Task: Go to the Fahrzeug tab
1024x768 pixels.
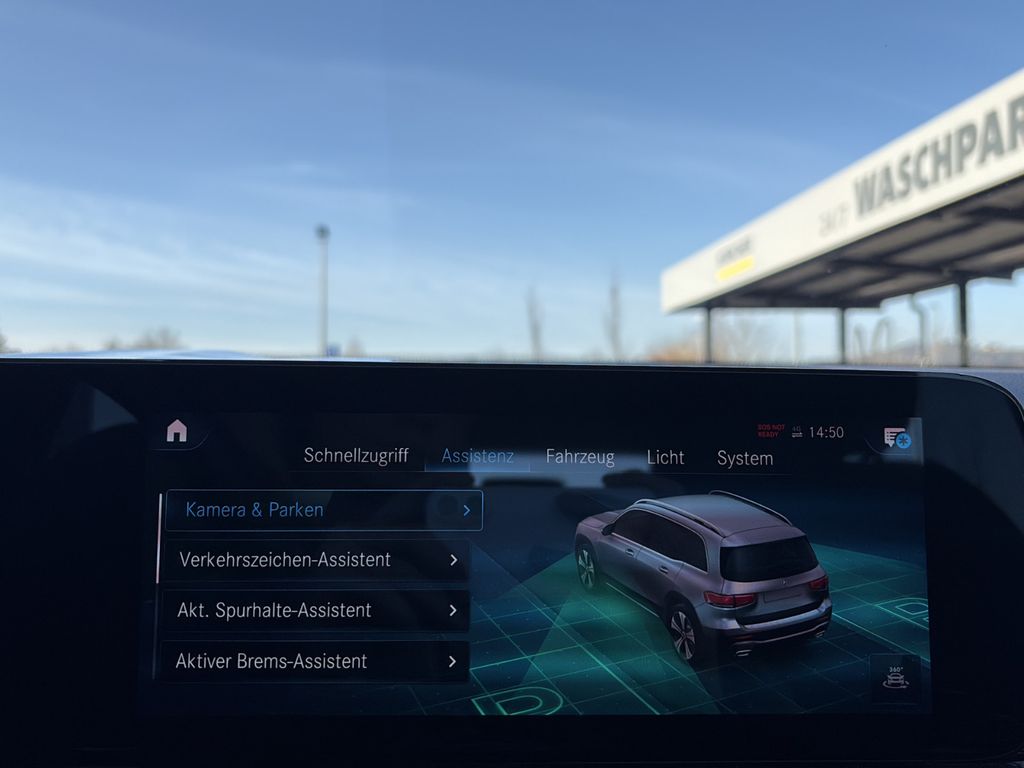Action: [580, 457]
